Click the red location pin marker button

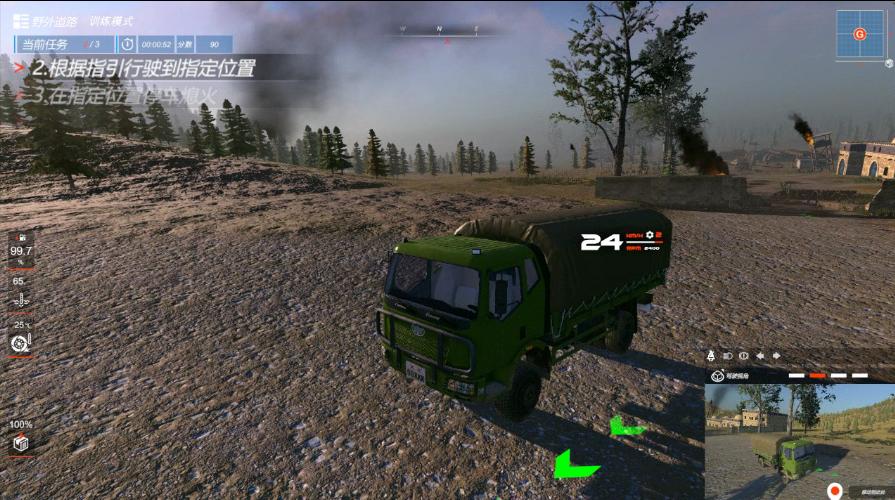tap(834, 491)
